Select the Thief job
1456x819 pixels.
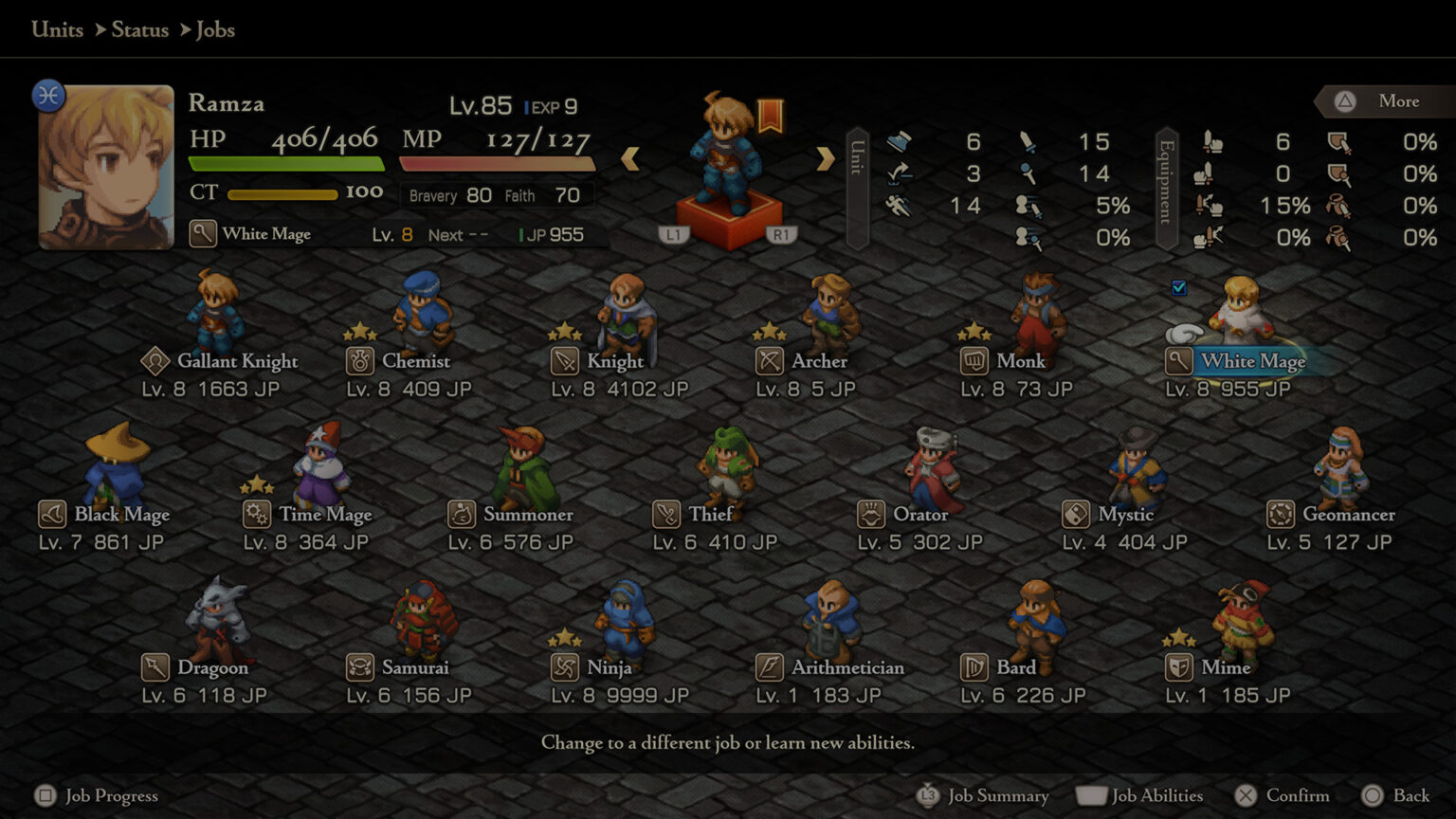pyautogui.click(x=710, y=515)
